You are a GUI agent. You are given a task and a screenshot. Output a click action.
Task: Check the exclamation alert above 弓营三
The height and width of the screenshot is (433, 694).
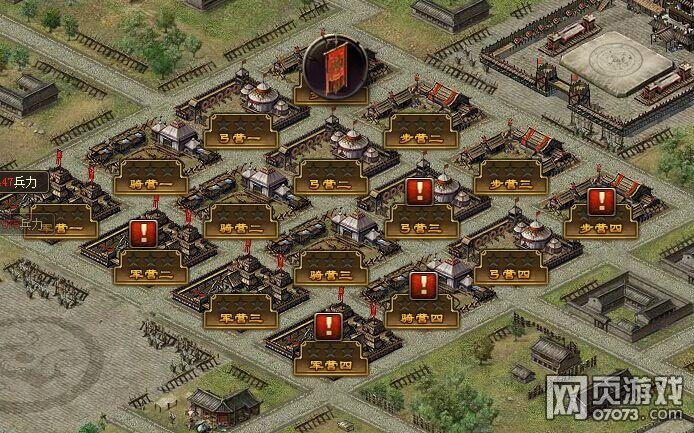point(420,191)
